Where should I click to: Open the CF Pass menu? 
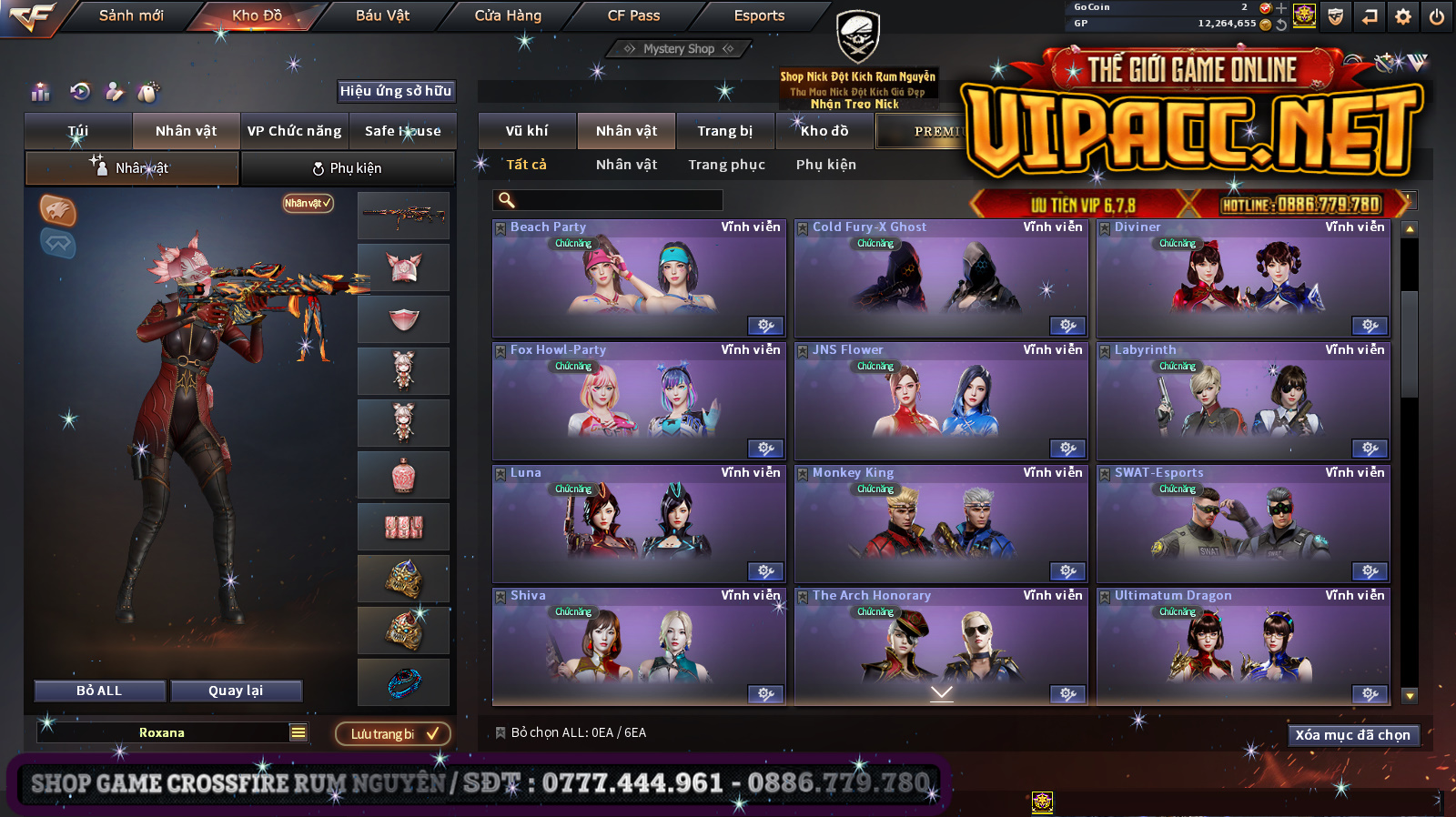[633, 15]
